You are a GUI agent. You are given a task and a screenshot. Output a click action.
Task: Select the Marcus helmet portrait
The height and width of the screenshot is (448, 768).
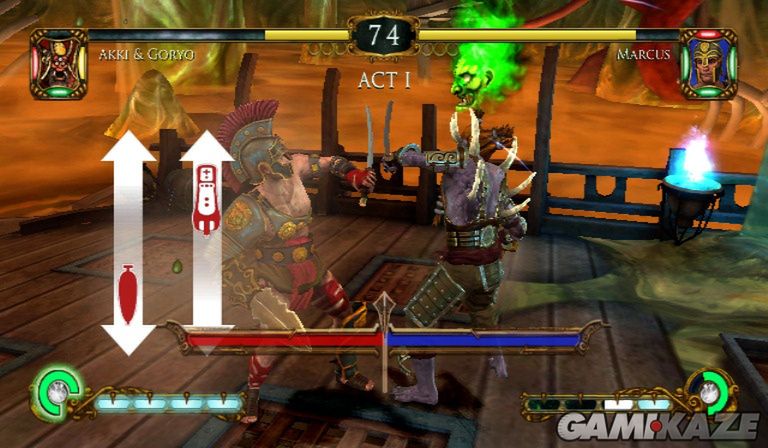(709, 64)
